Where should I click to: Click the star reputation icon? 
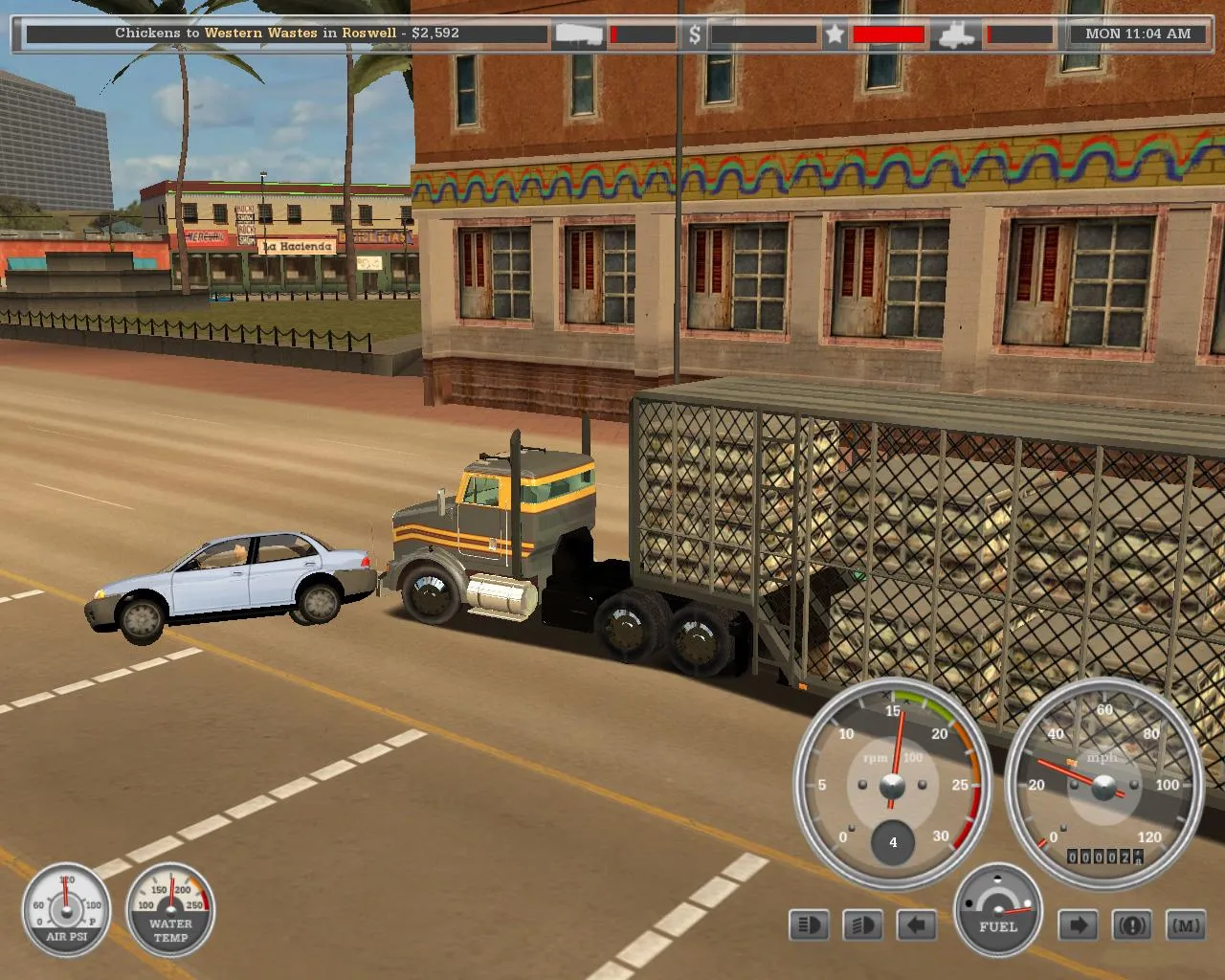(x=835, y=34)
